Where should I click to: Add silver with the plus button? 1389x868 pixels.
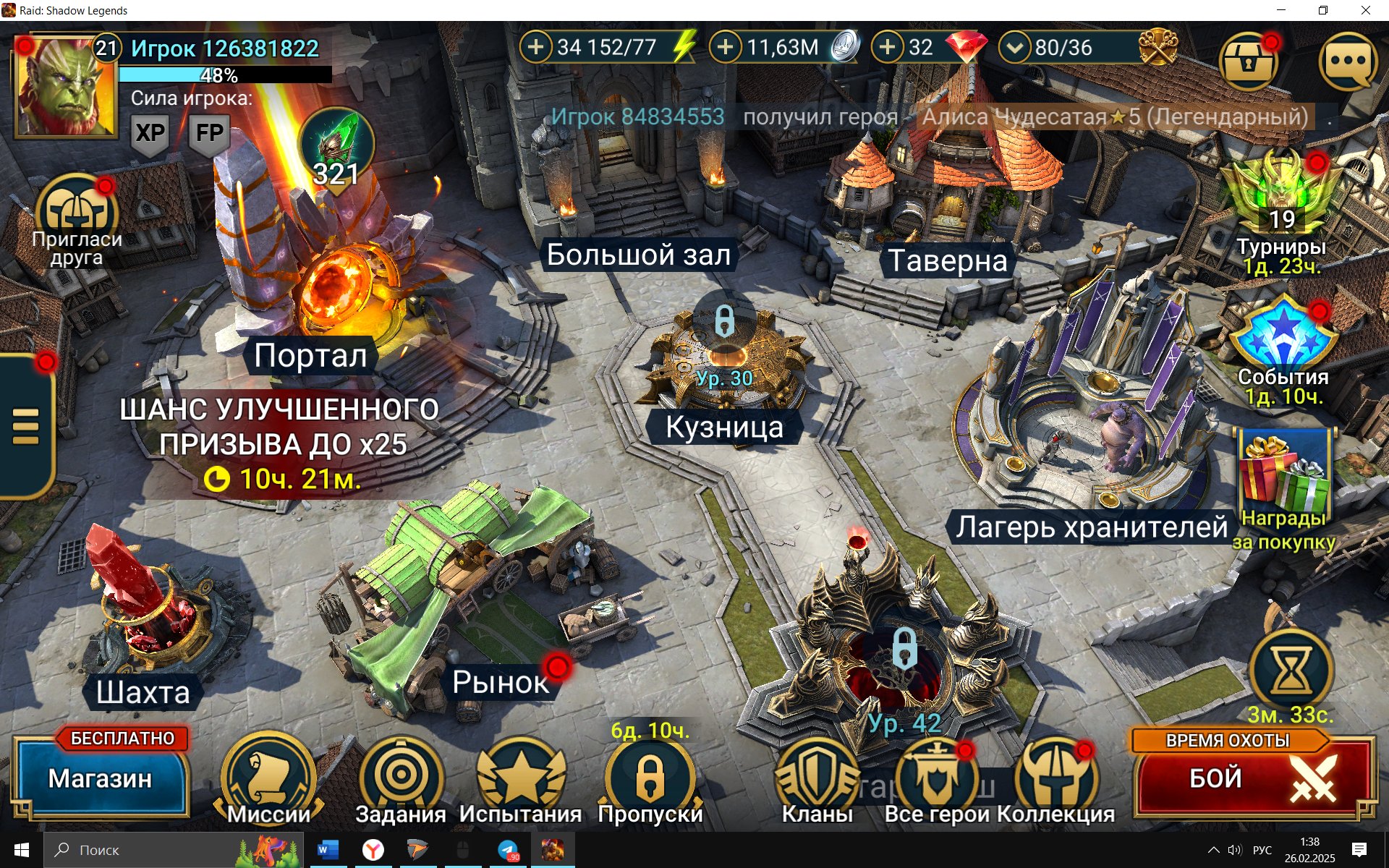click(x=726, y=48)
